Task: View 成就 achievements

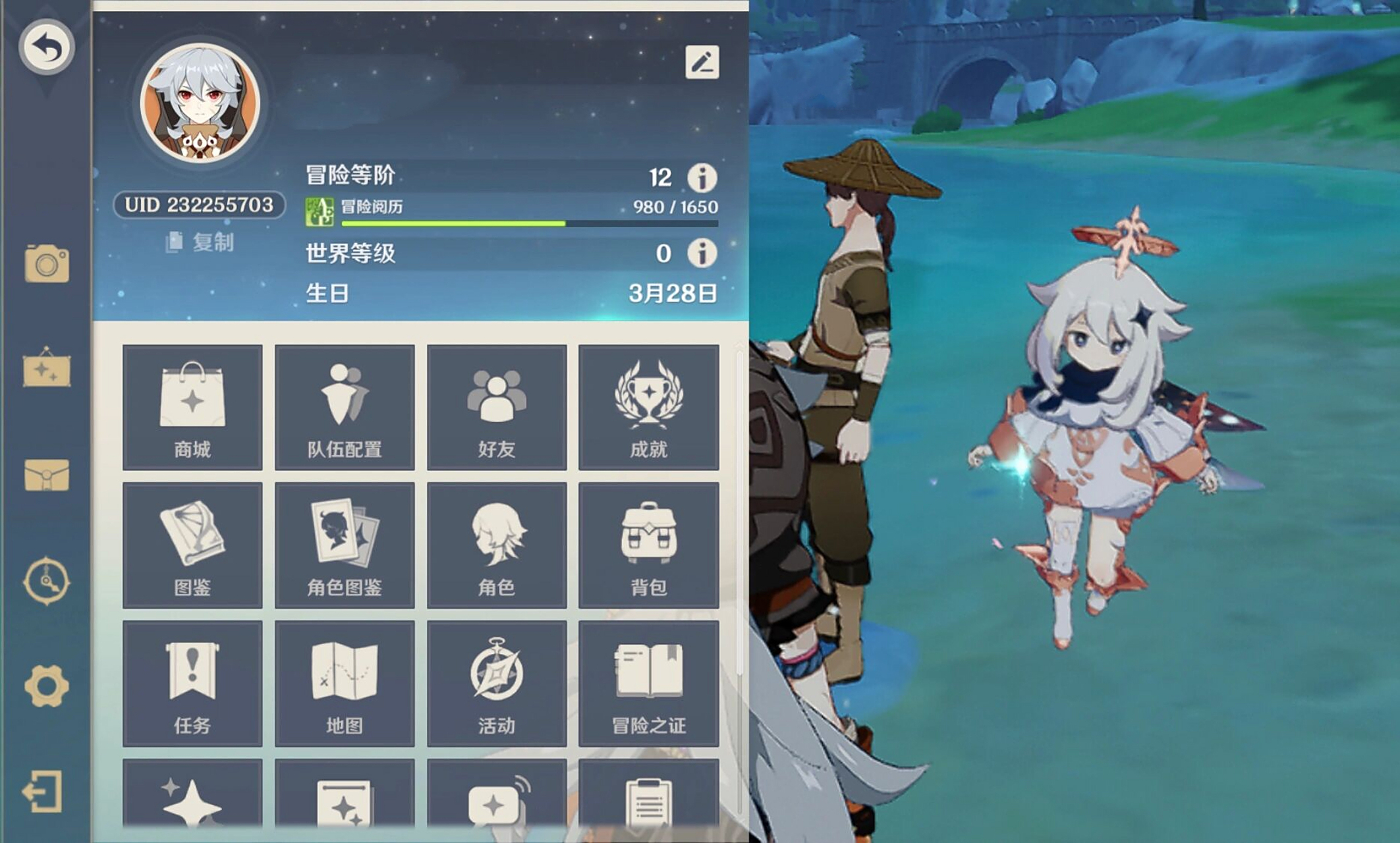Action: [649, 407]
